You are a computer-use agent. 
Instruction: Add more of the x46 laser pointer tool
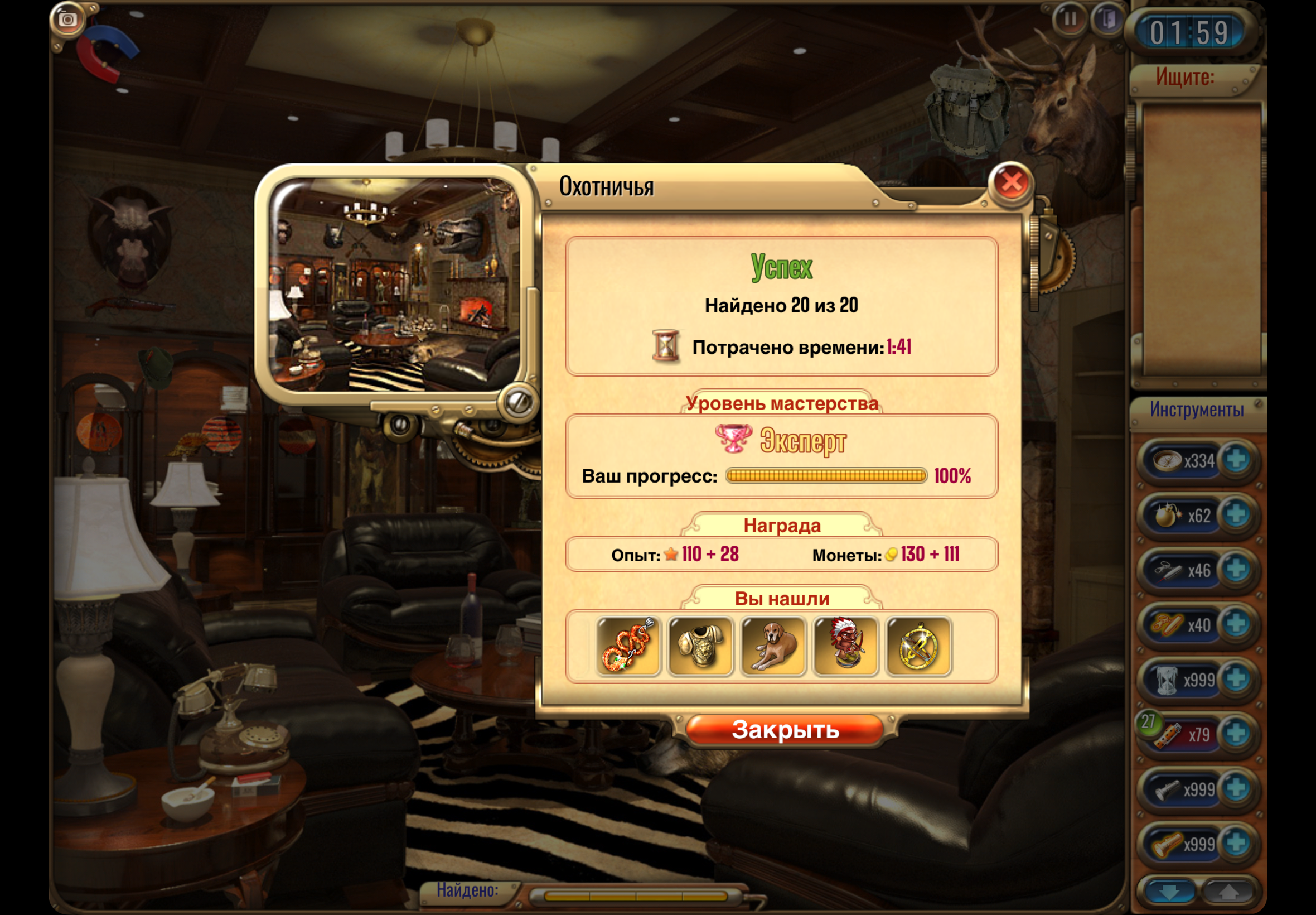pos(1236,570)
